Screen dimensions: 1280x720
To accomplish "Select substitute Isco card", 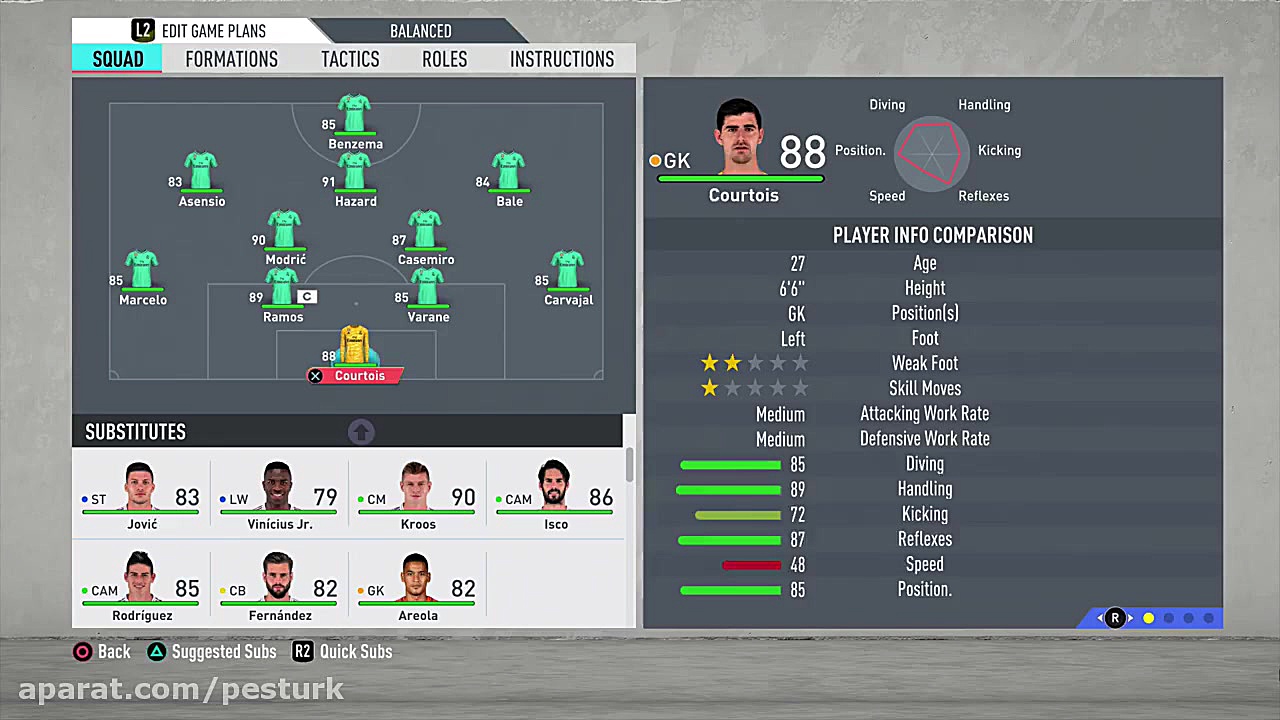I will point(555,496).
